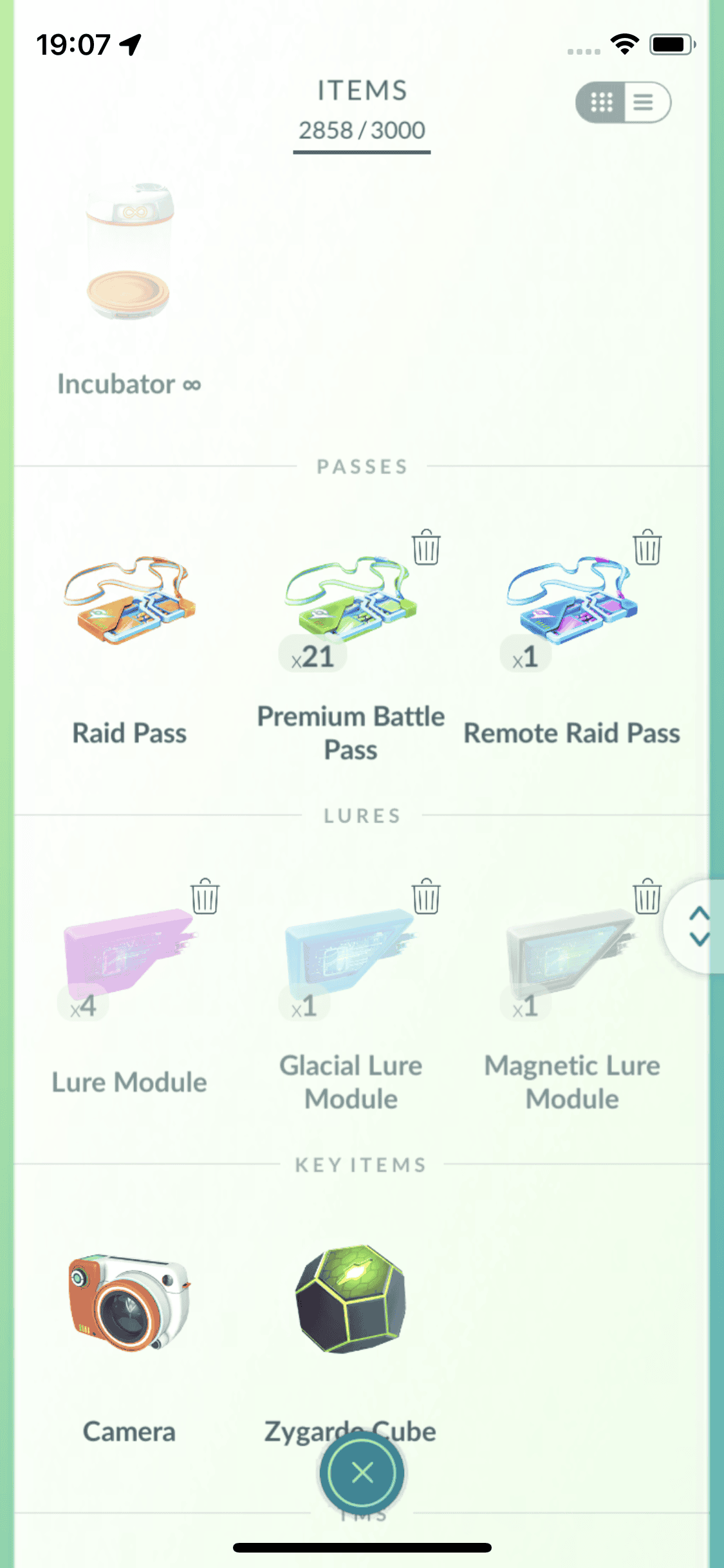Choose the Glacial Lure Module
Screen dimensions: 724x1568
coord(351,949)
